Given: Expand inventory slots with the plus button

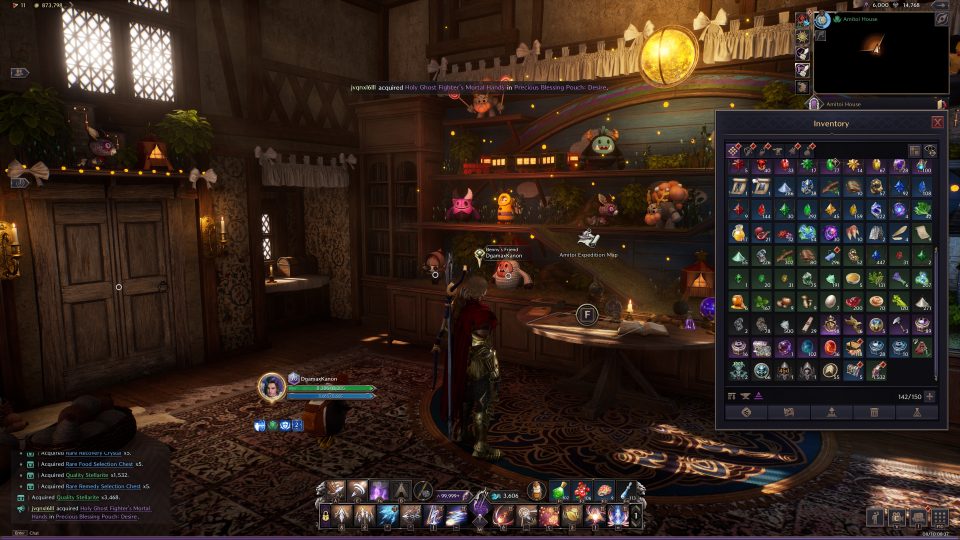Looking at the screenshot, I should (x=930, y=396).
